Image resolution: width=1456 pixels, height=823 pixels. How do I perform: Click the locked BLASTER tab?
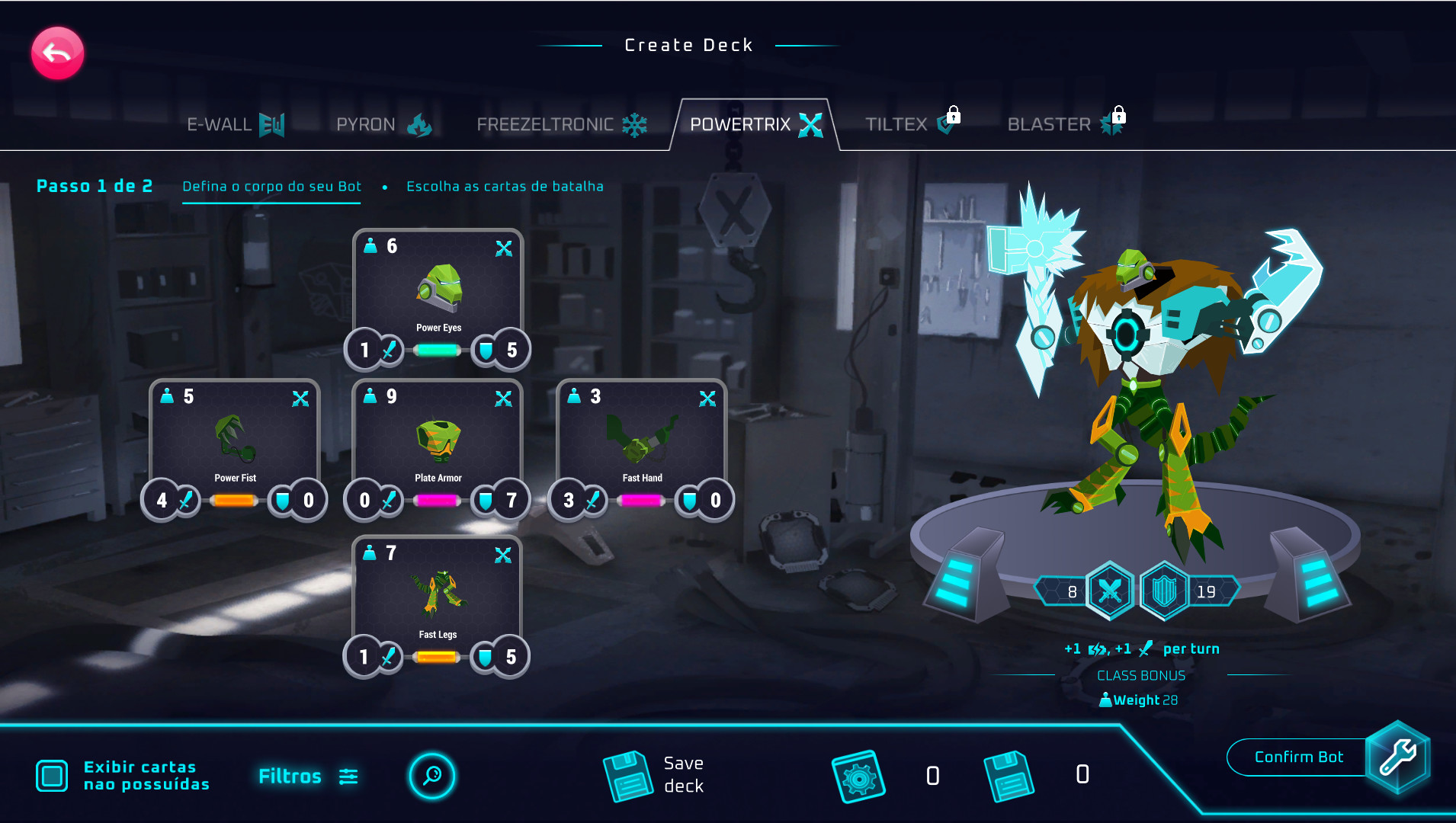[x=1065, y=124]
